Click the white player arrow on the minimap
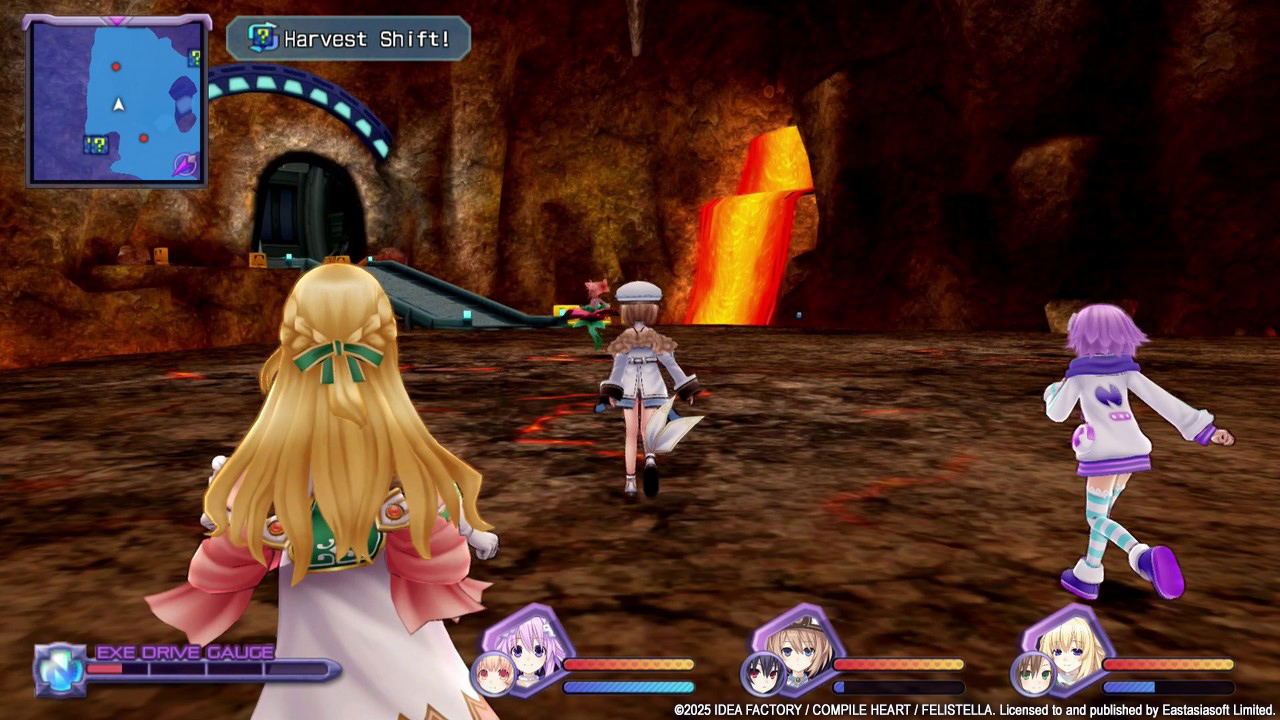1280x720 pixels. click(119, 106)
